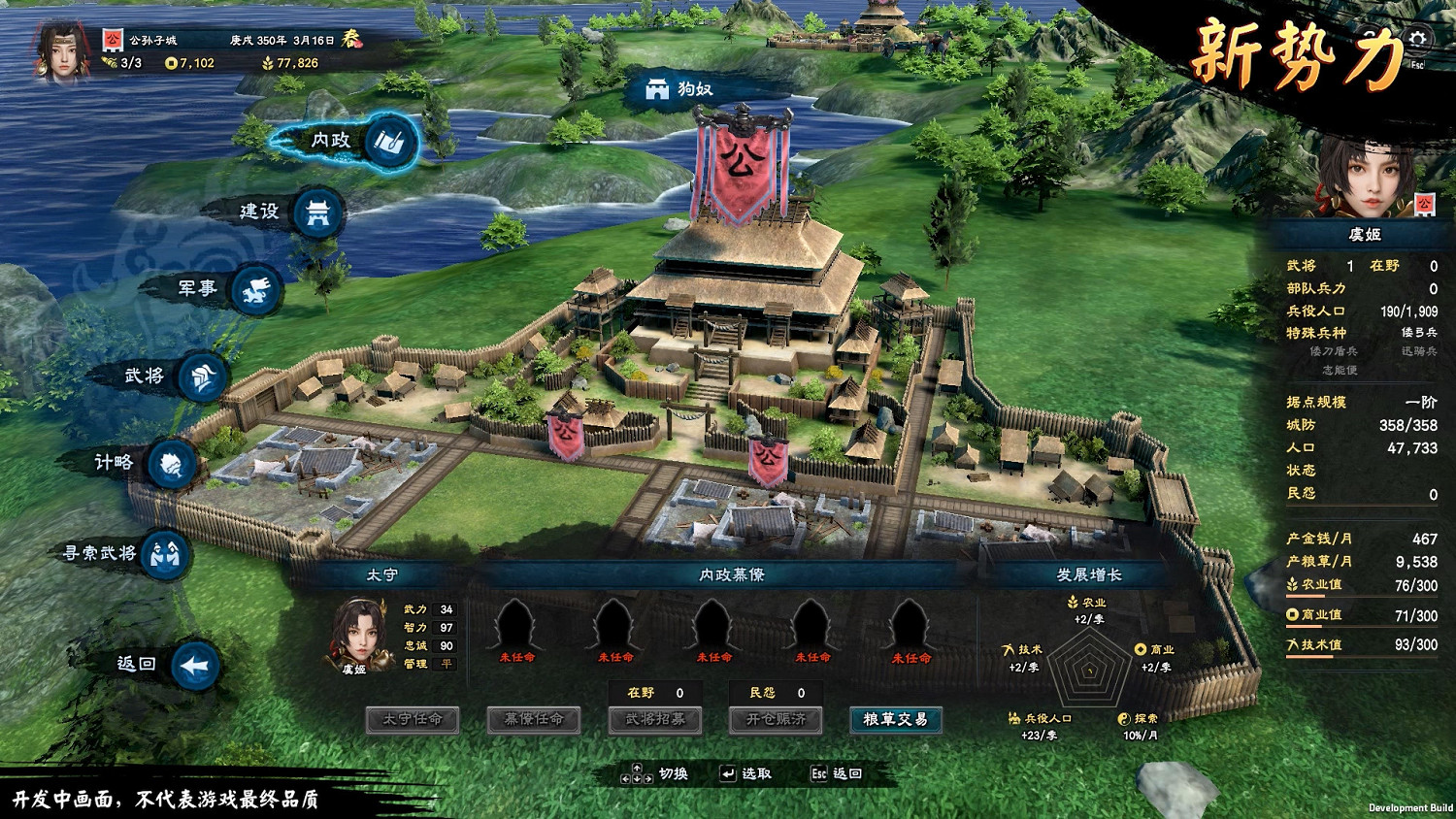Click the 狗奴 city label on map
Viewport: 1456px width, 819px height.
[x=681, y=89]
